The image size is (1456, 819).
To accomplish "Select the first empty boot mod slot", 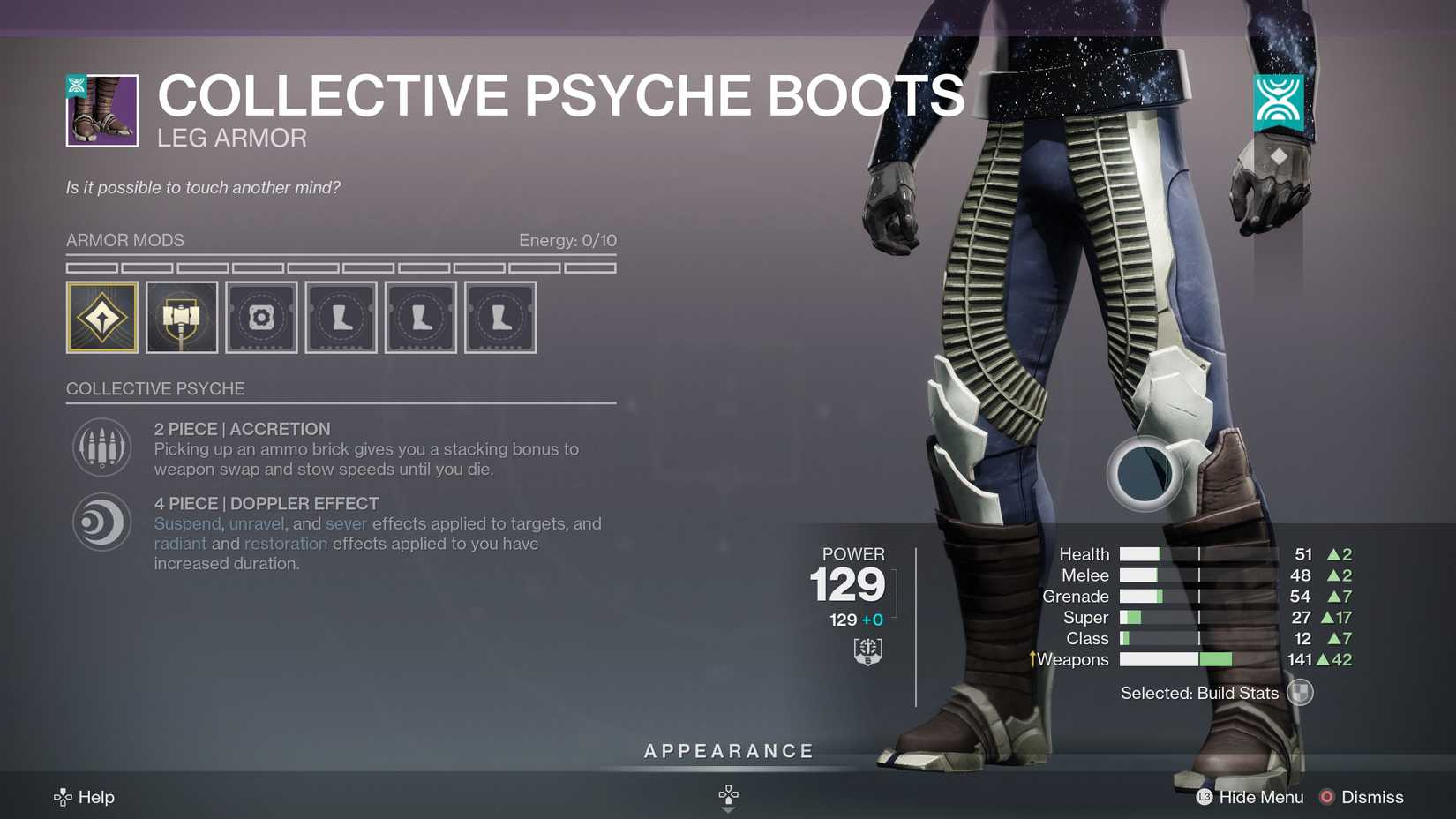I will pos(341,316).
